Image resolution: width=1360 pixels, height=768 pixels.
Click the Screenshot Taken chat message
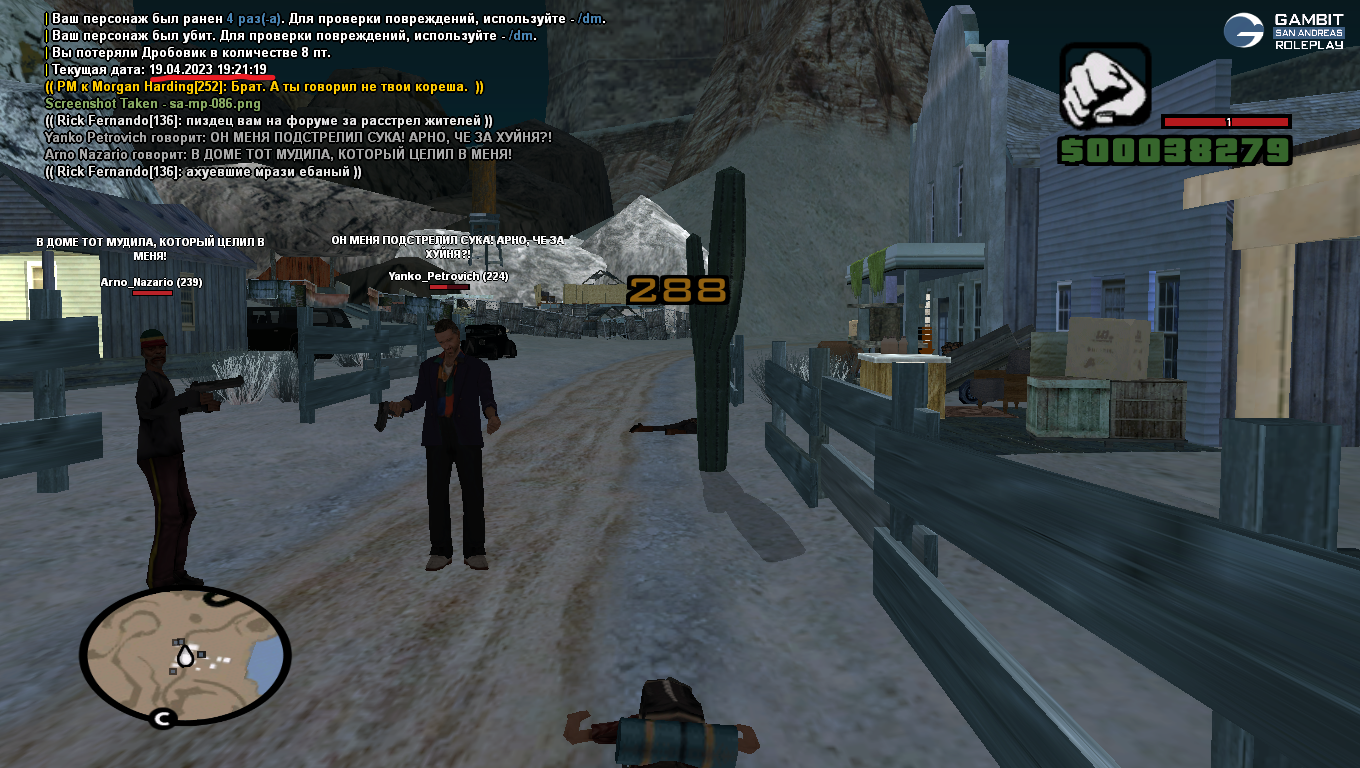click(153, 104)
